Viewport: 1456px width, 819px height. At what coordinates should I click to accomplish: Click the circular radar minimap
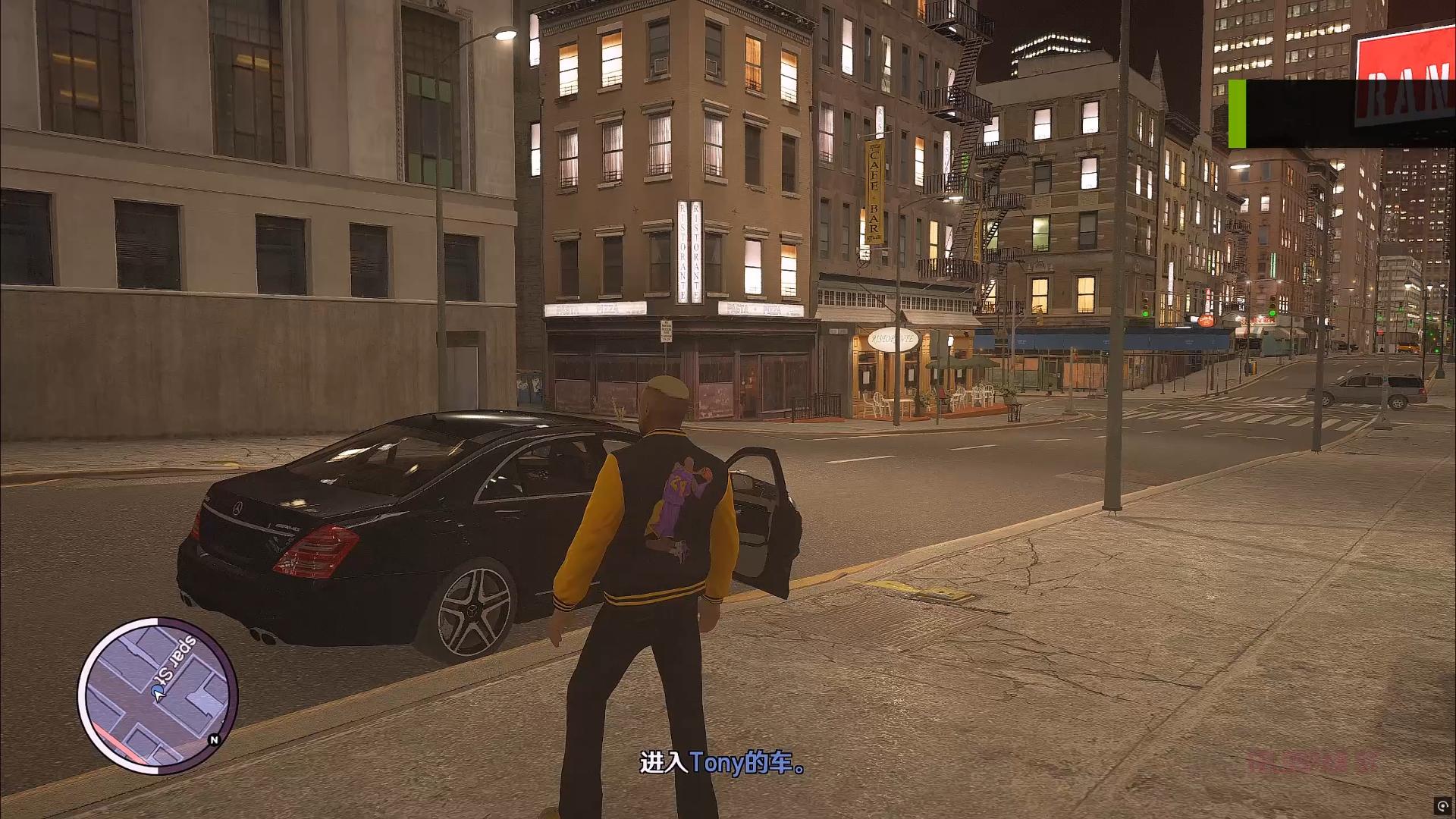(158, 695)
